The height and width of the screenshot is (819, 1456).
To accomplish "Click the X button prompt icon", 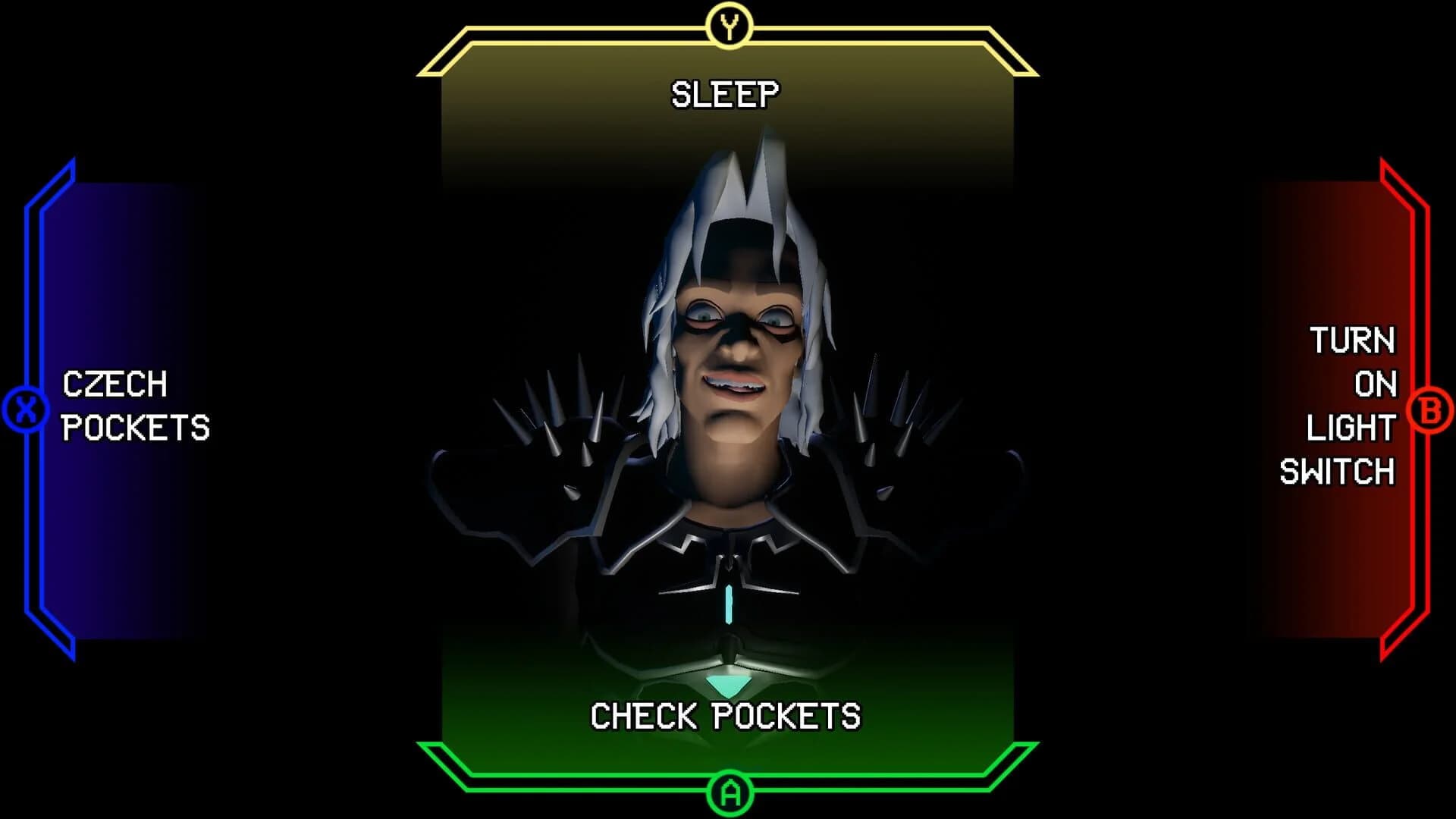I will pyautogui.click(x=25, y=407).
